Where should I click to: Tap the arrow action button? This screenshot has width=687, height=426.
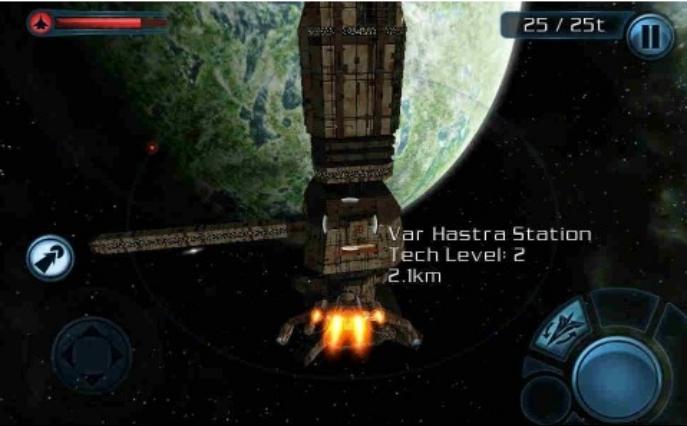(x=49, y=258)
